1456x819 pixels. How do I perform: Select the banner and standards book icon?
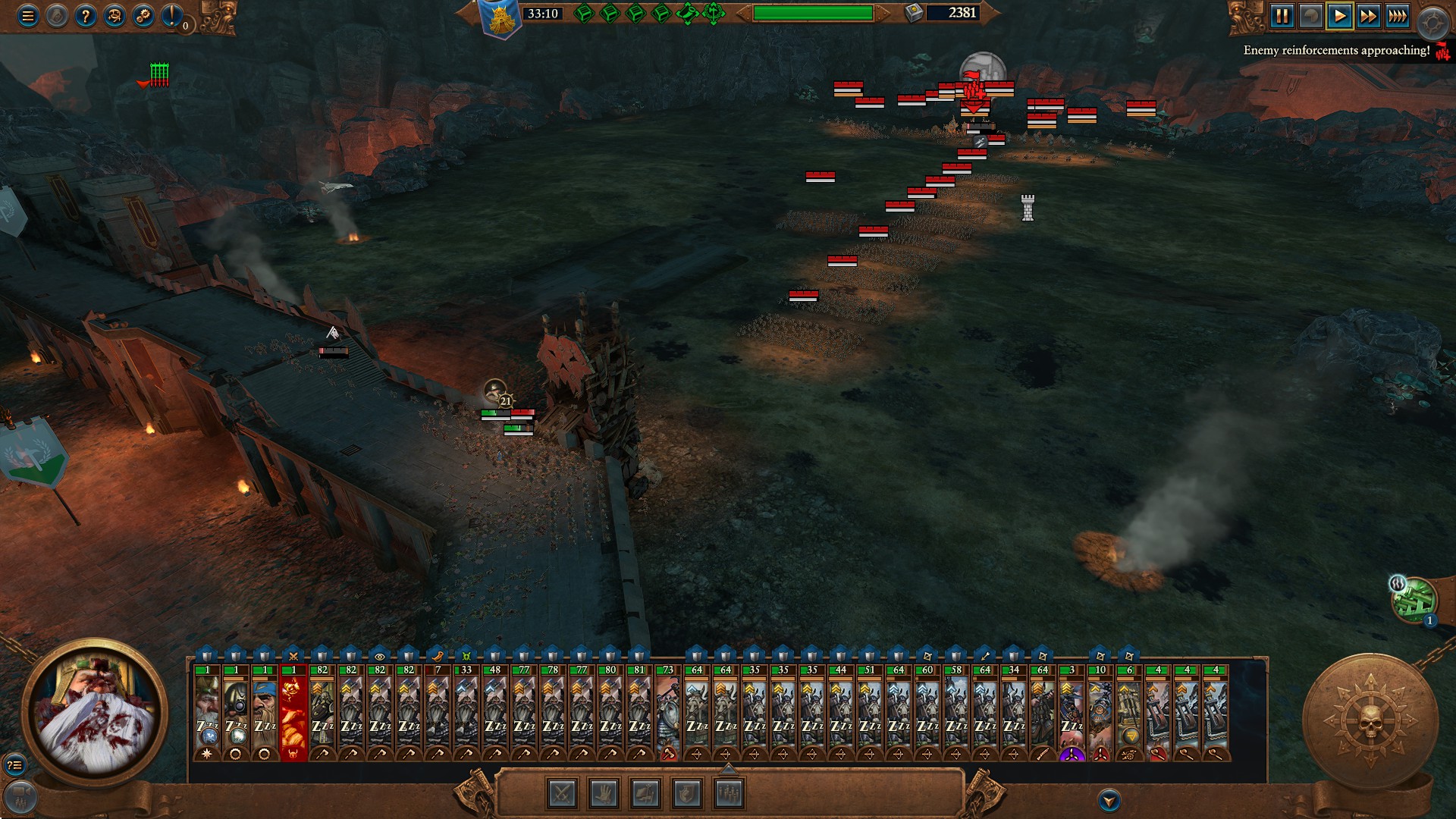[x=645, y=794]
